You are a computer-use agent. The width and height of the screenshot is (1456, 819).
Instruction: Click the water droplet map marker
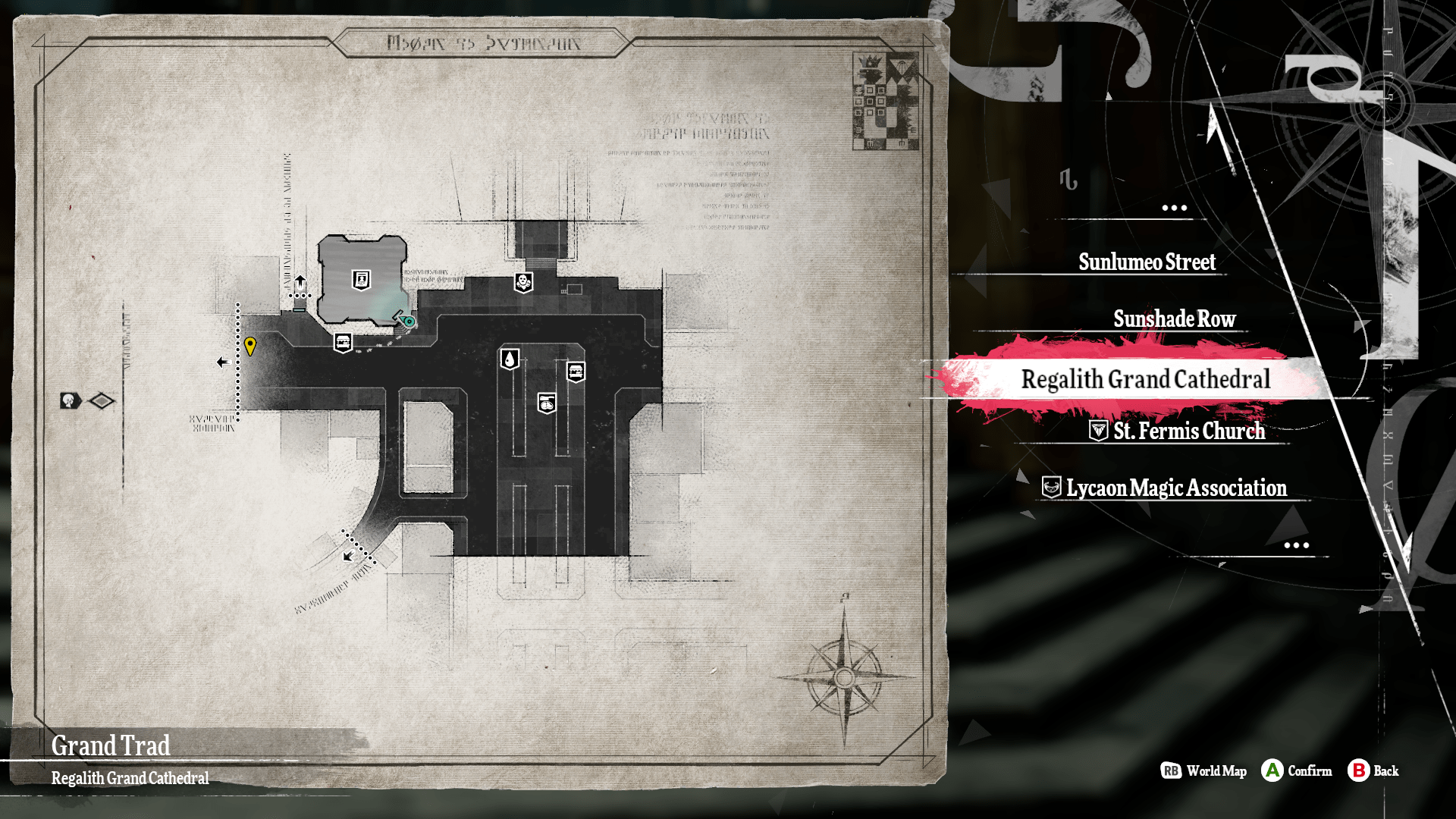(x=510, y=359)
